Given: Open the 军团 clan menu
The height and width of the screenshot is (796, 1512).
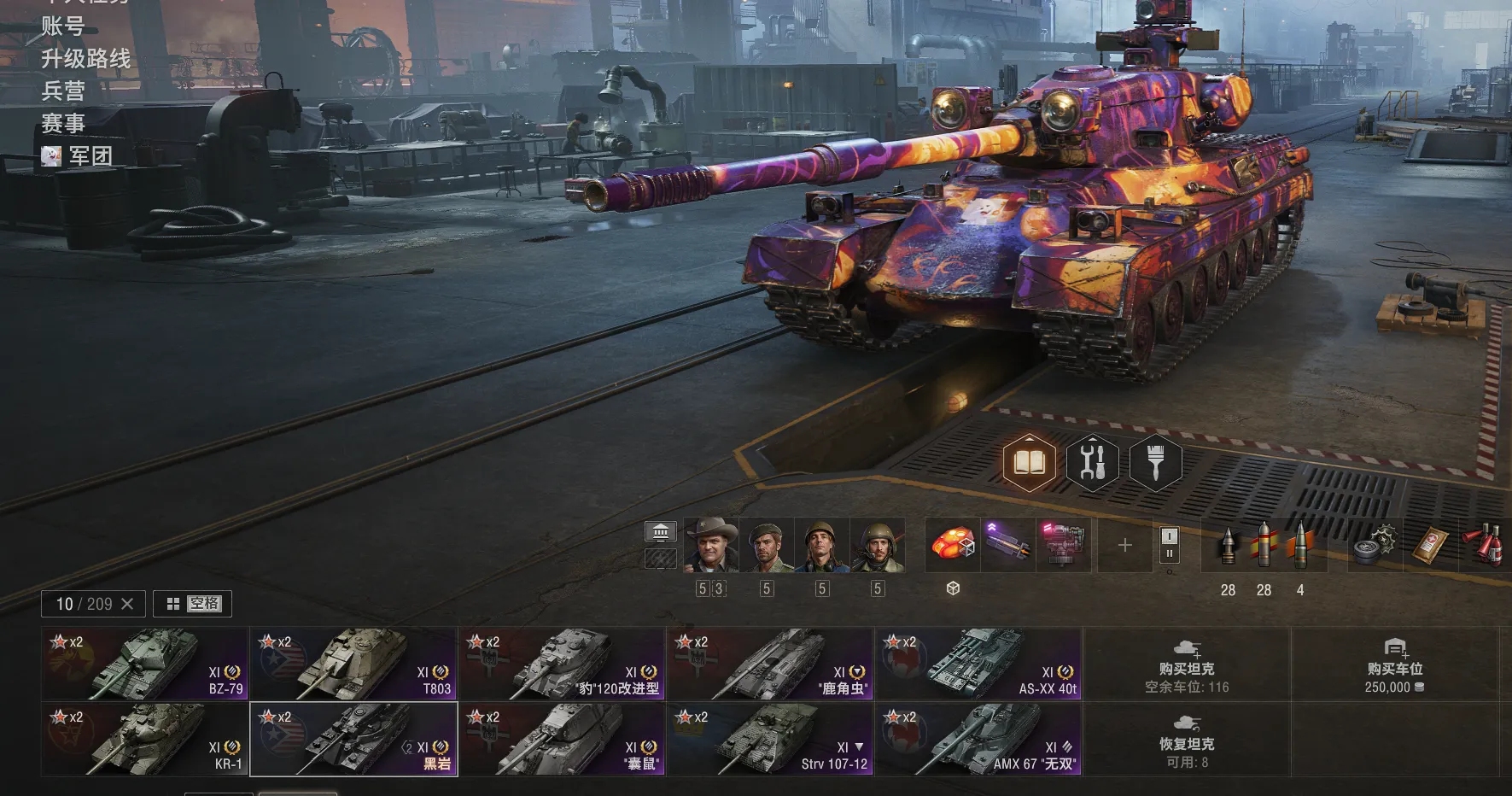Looking at the screenshot, I should coord(90,156).
